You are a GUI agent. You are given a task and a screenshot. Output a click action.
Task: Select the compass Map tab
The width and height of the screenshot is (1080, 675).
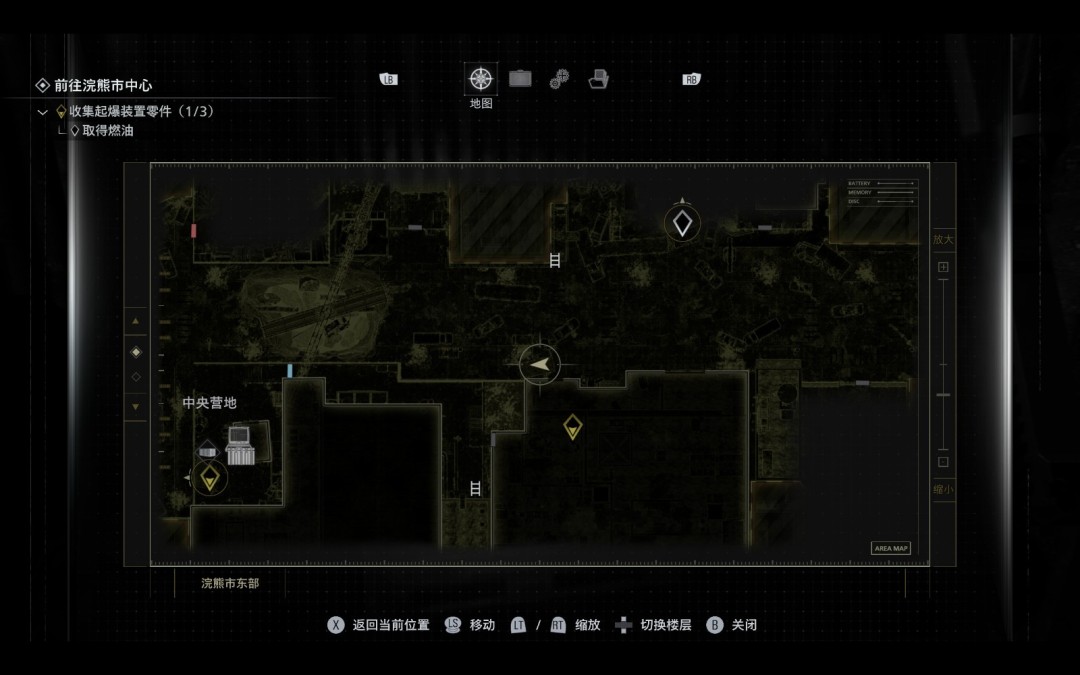coord(481,79)
